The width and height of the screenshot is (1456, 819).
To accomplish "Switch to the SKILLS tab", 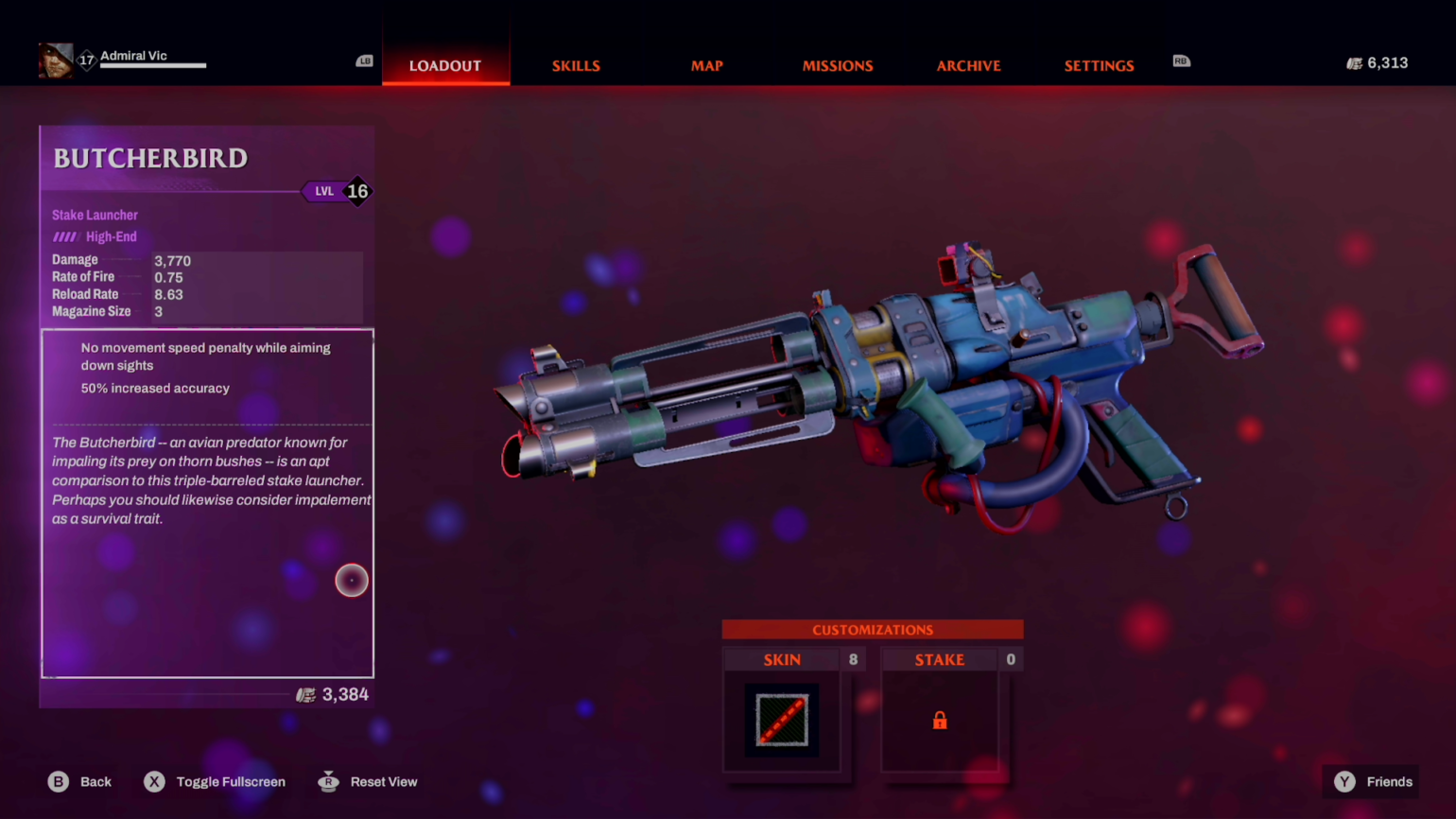I will [x=576, y=65].
